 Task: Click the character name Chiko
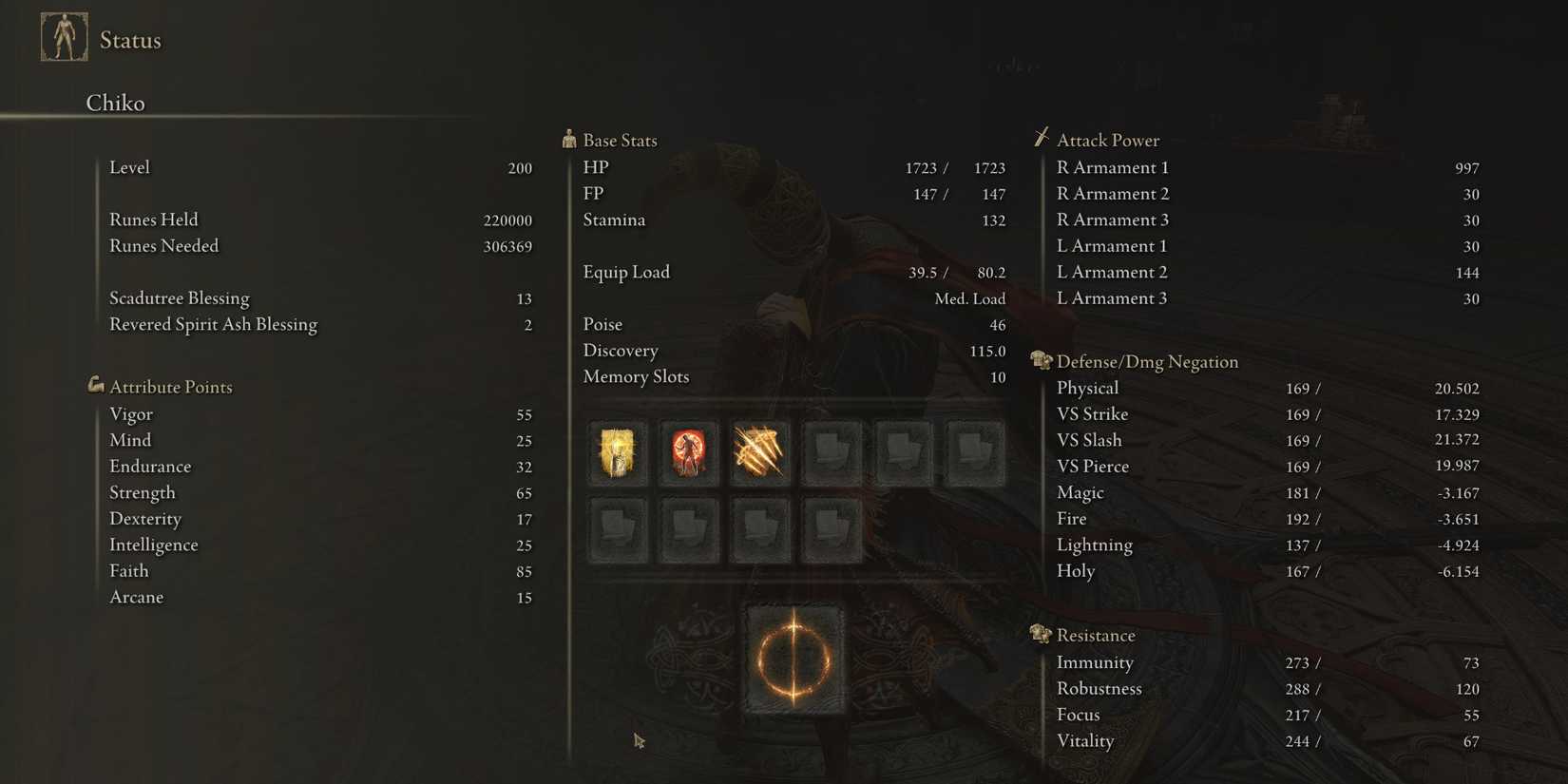(x=115, y=103)
